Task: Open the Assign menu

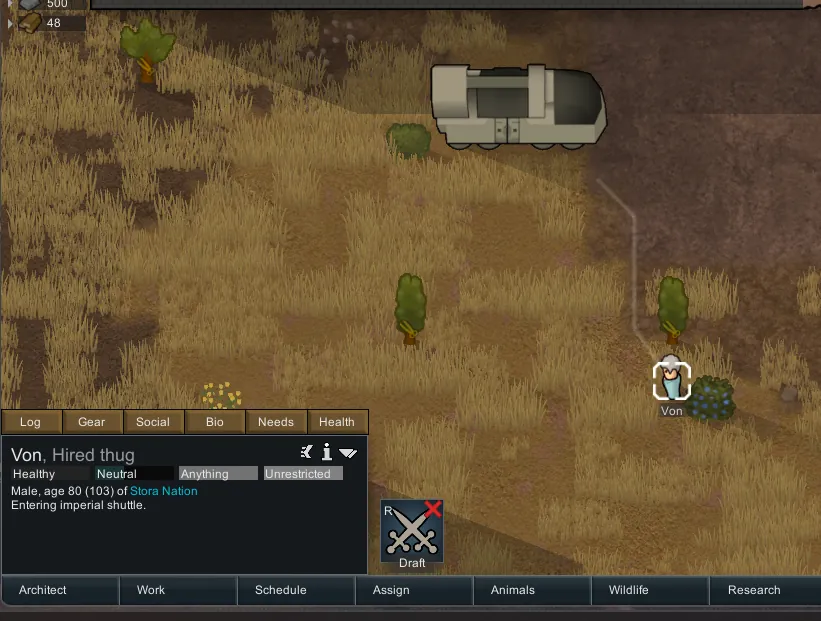Action: click(391, 590)
